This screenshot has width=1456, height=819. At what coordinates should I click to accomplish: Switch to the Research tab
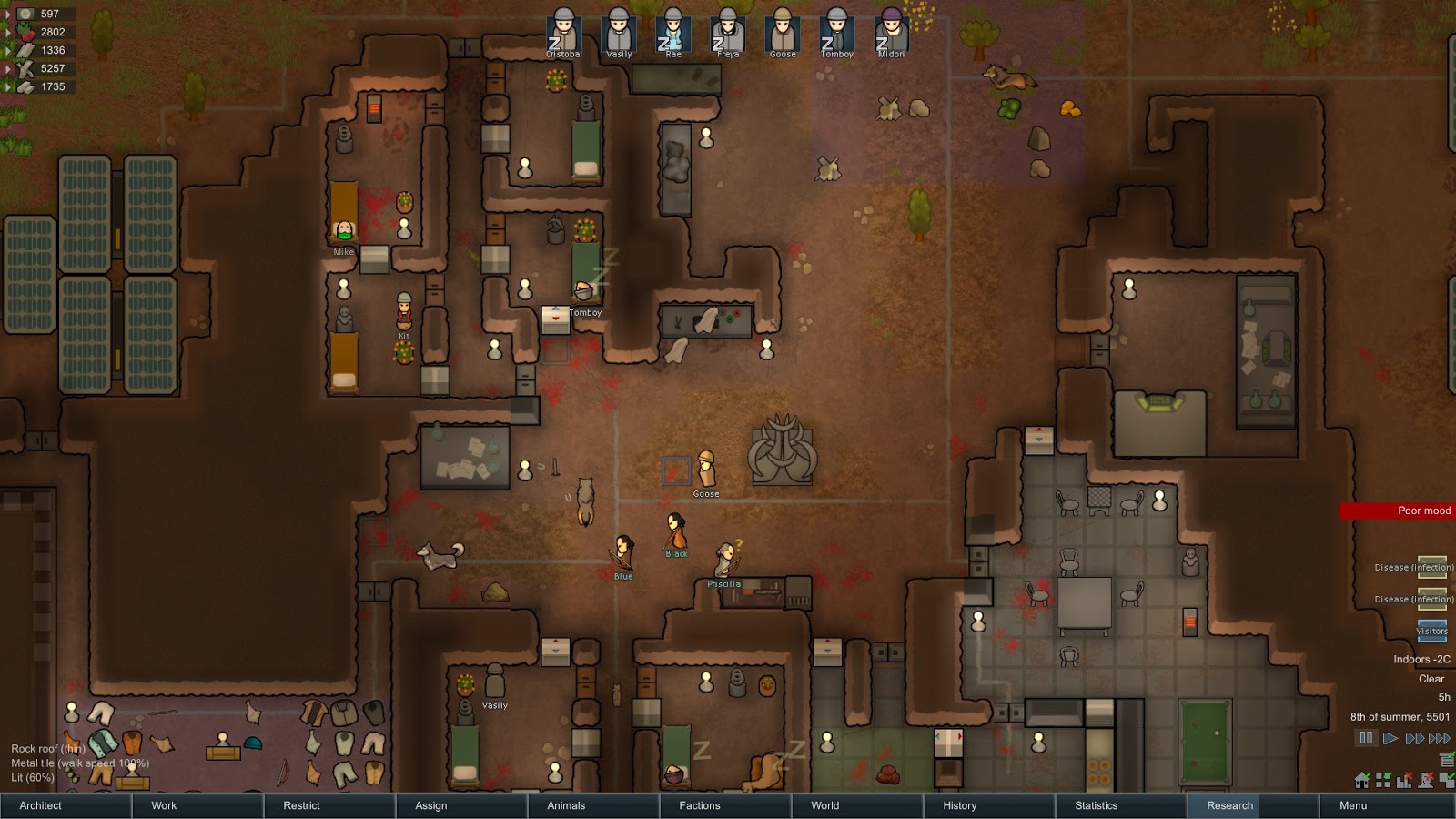[x=1226, y=805]
